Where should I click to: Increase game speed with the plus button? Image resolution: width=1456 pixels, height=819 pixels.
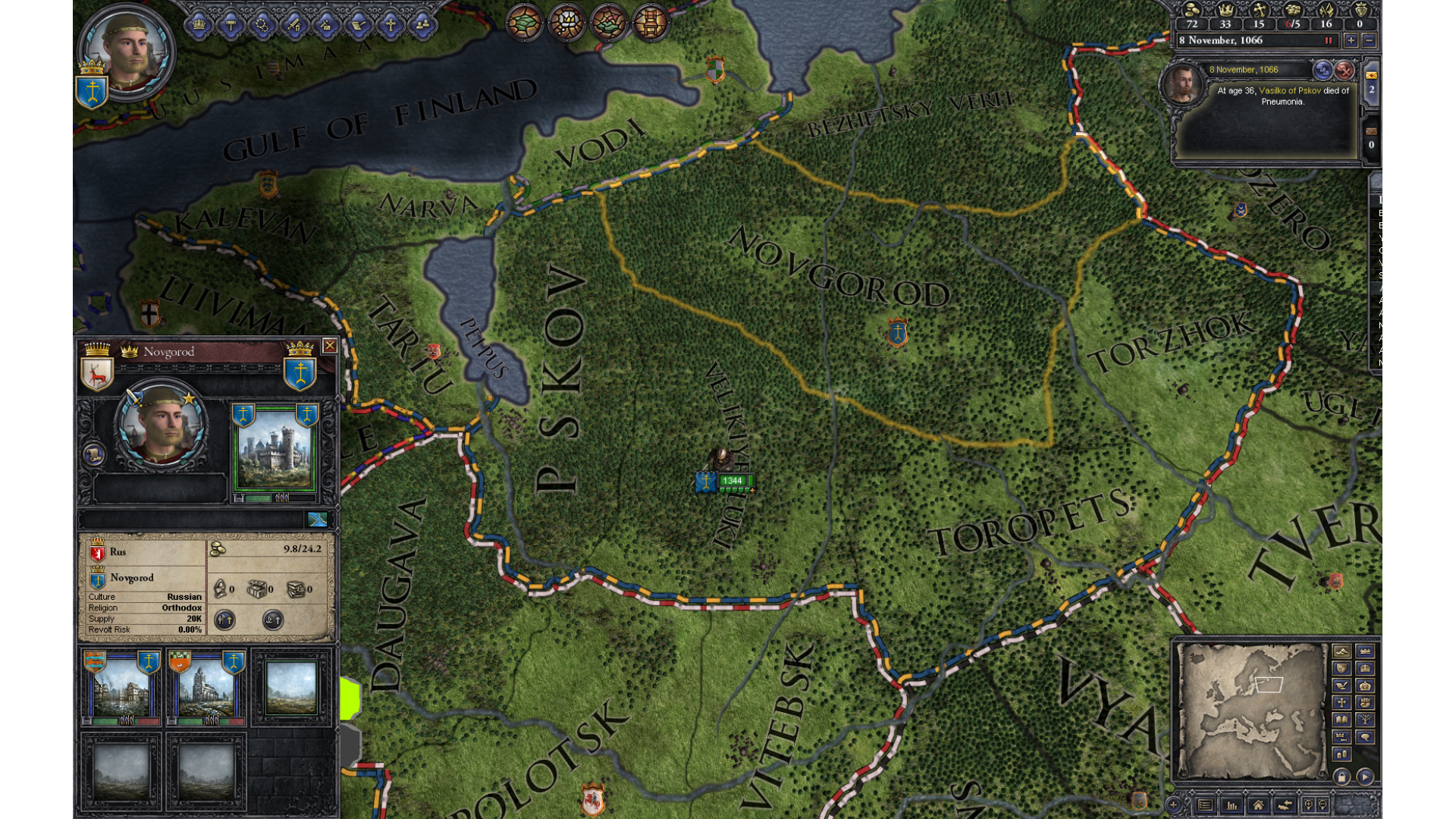pyautogui.click(x=1351, y=41)
